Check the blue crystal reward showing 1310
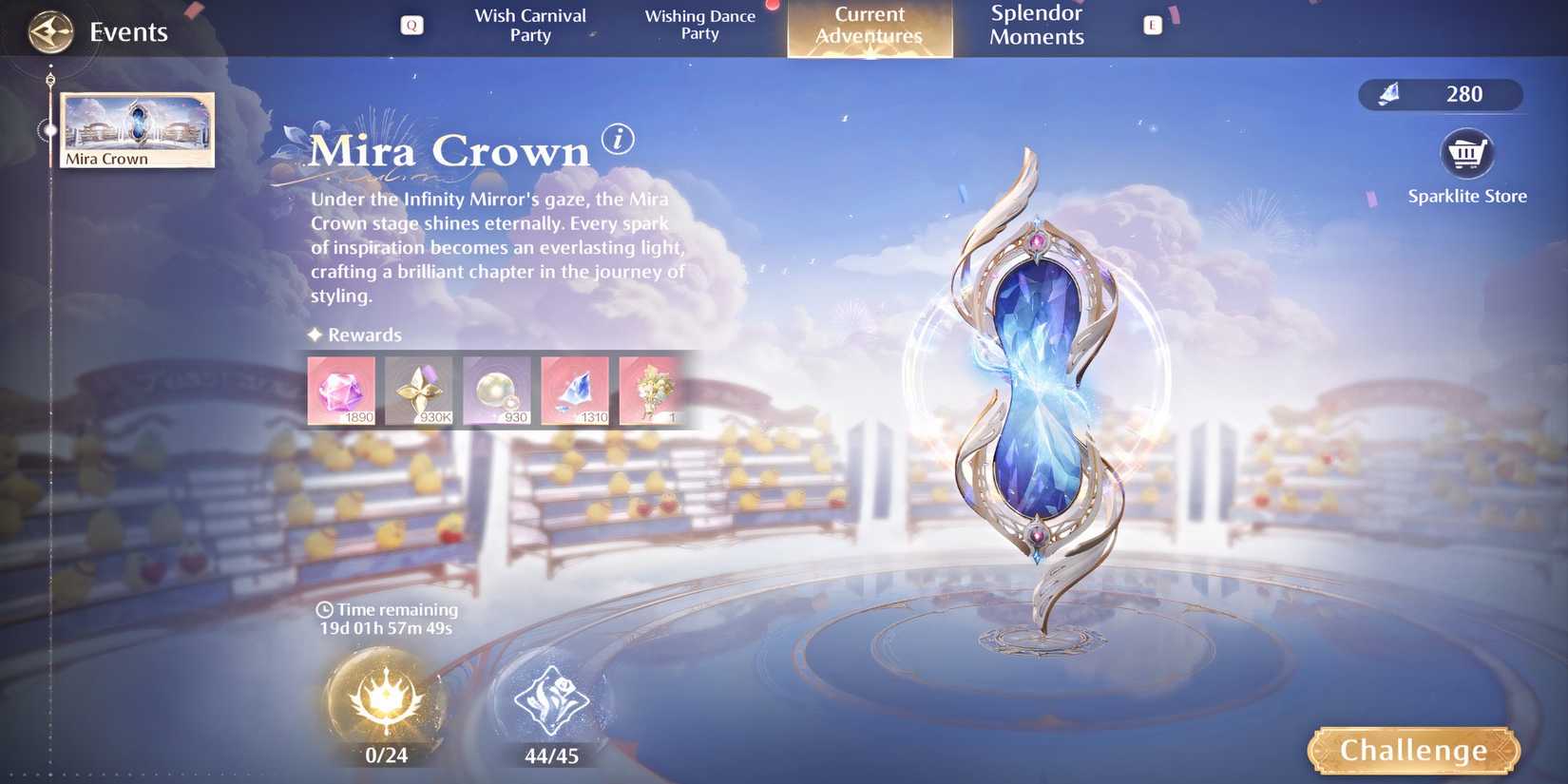1568x784 pixels. 575,390
